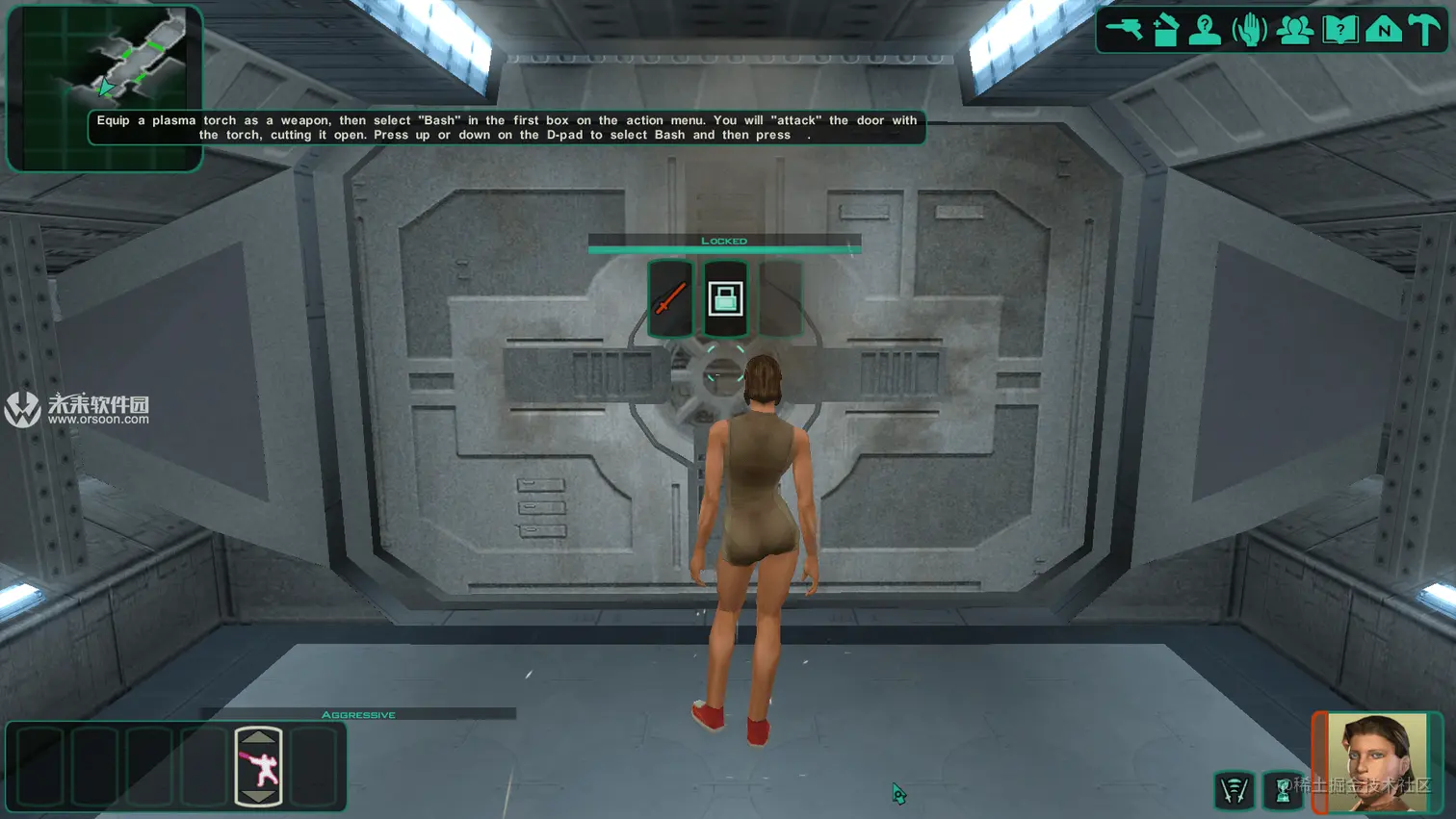Open the map icon marked N
The image size is (1456, 819).
pos(1384,30)
